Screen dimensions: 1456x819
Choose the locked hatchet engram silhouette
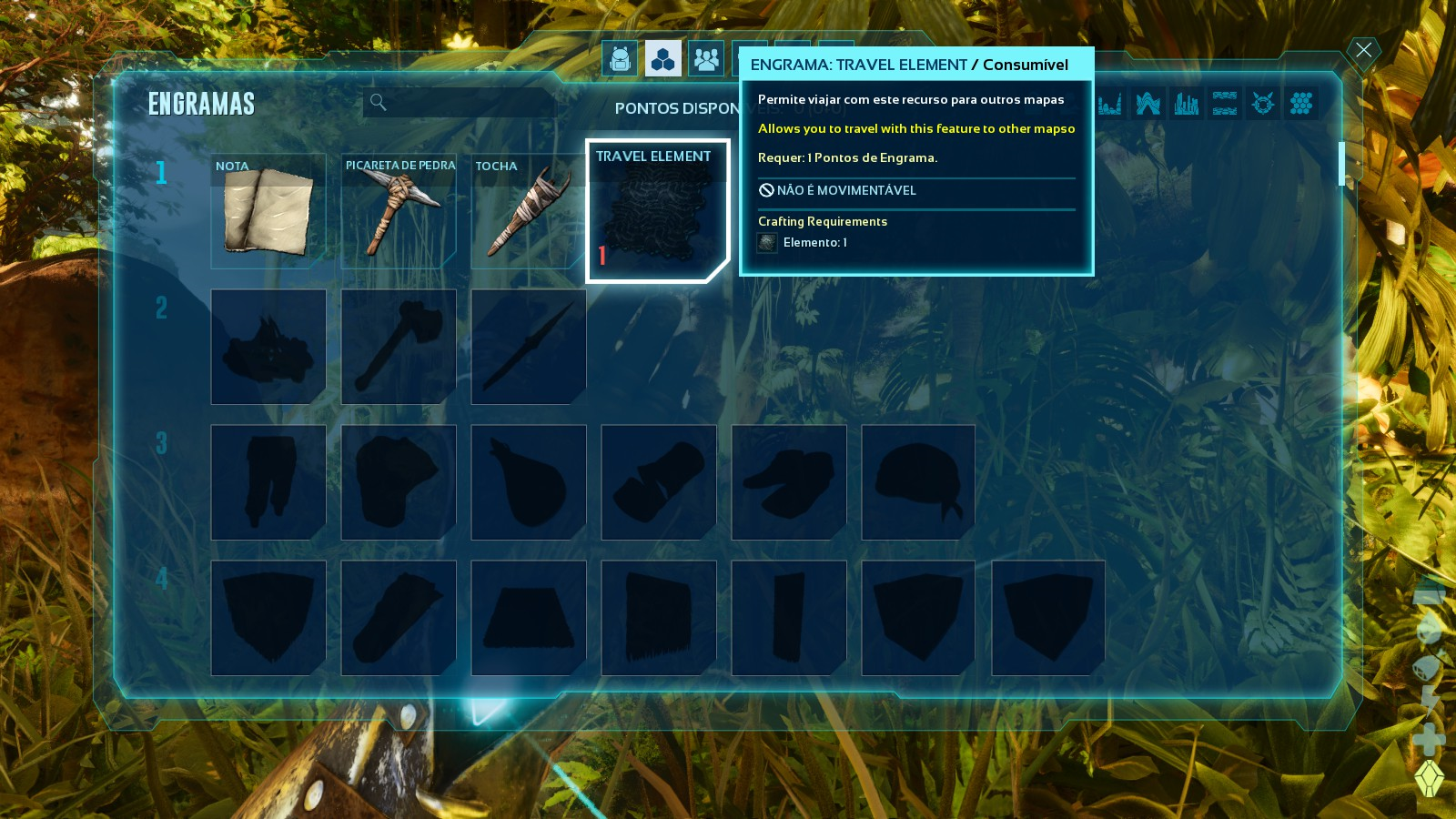399,347
